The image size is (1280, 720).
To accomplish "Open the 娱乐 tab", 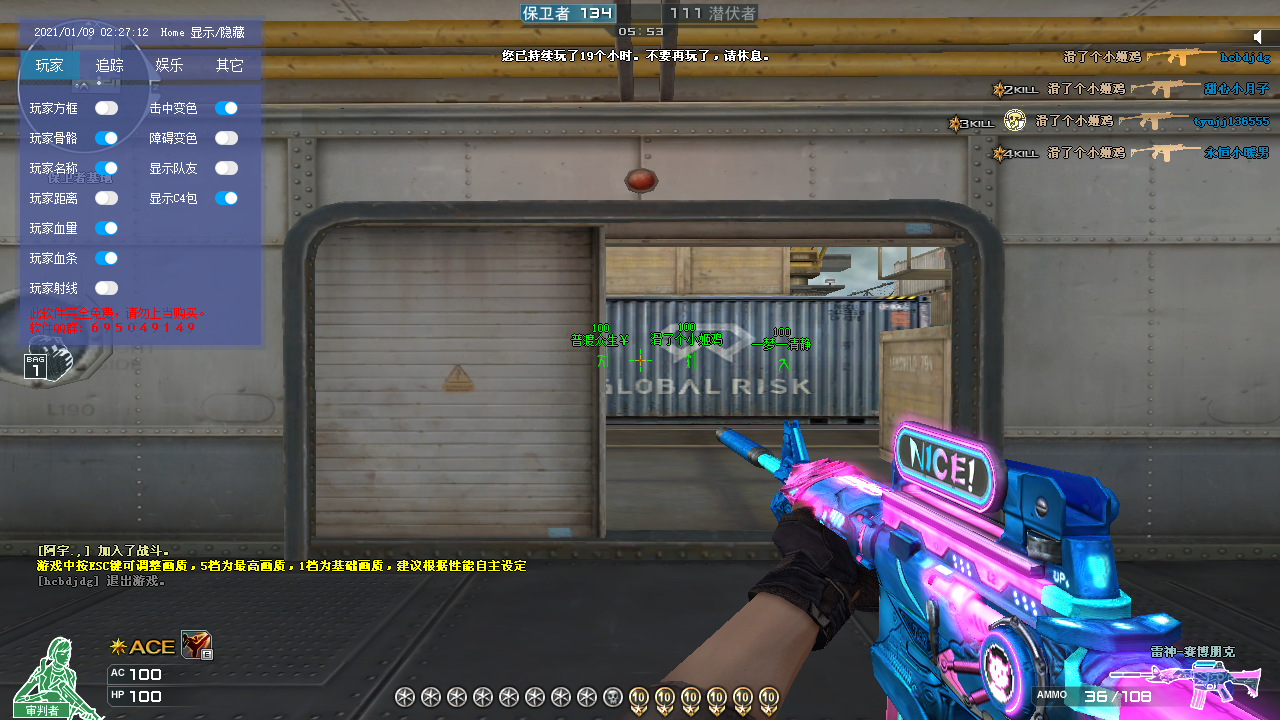I will click(x=169, y=66).
